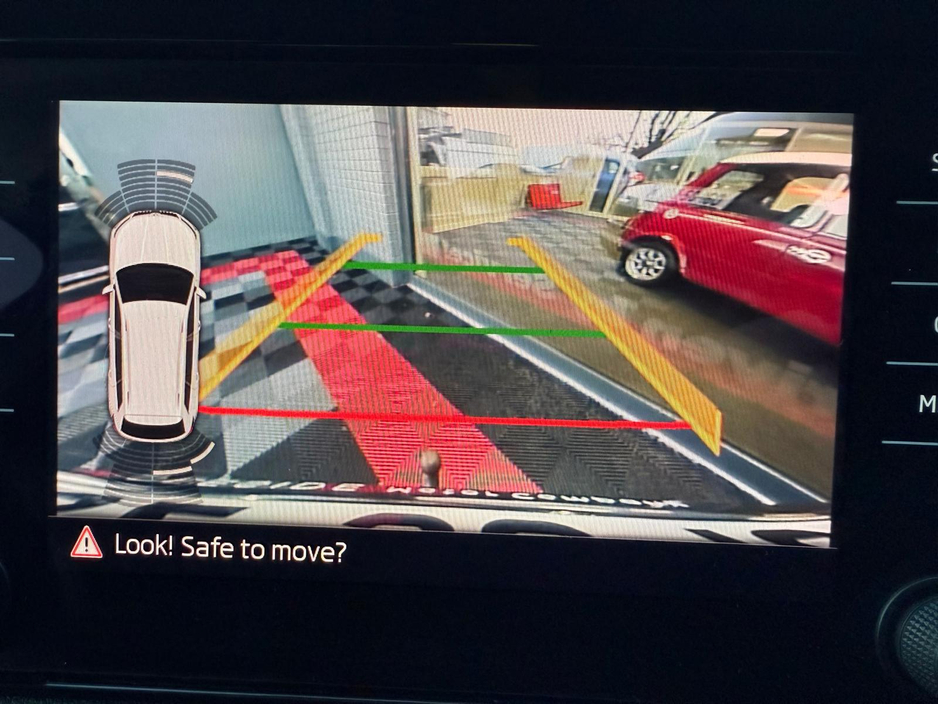Tap the top-down car parking sensor diagram
938x704 pixels.
[x=154, y=325]
